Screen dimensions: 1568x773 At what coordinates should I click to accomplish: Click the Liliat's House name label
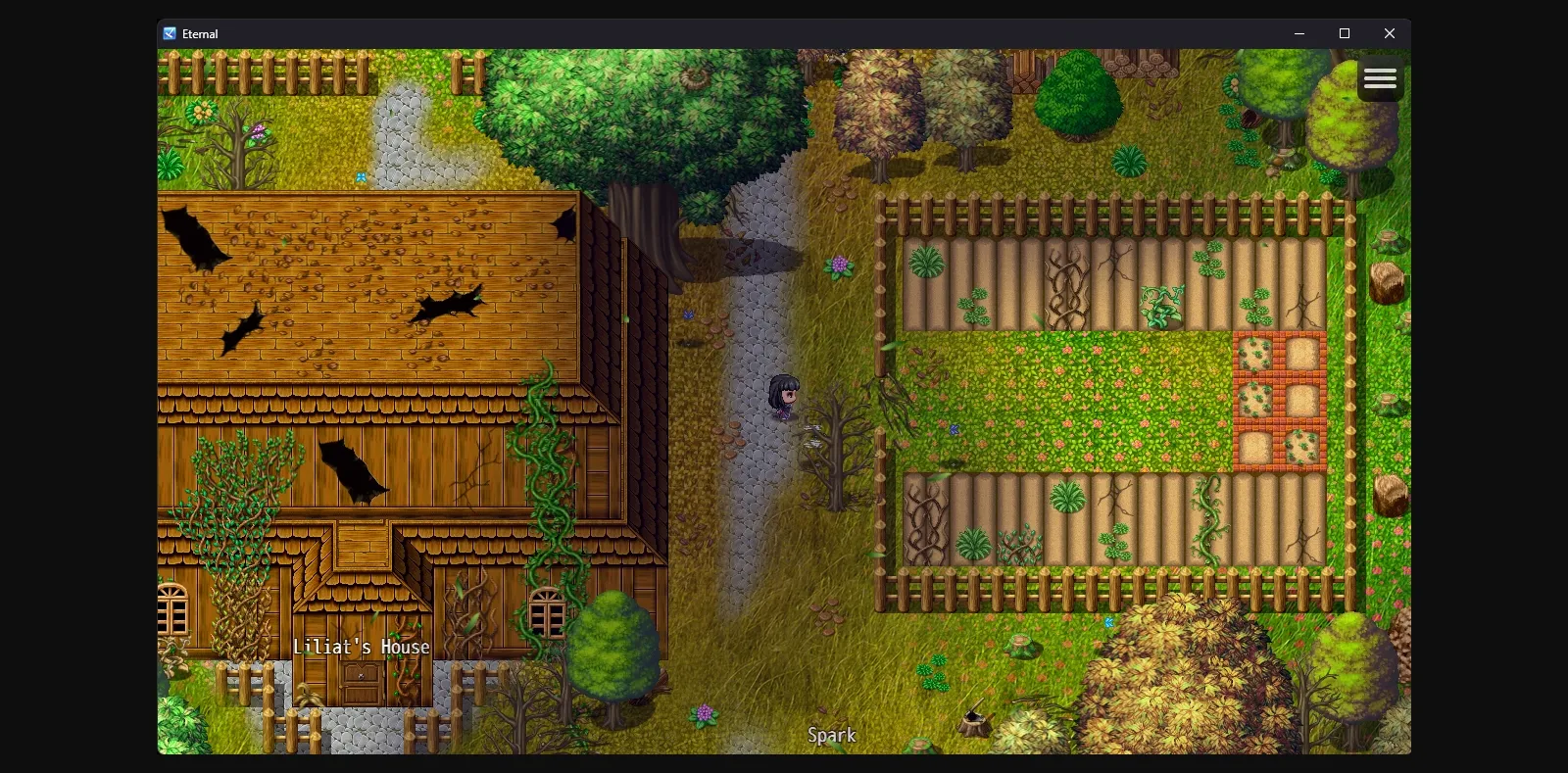[363, 647]
